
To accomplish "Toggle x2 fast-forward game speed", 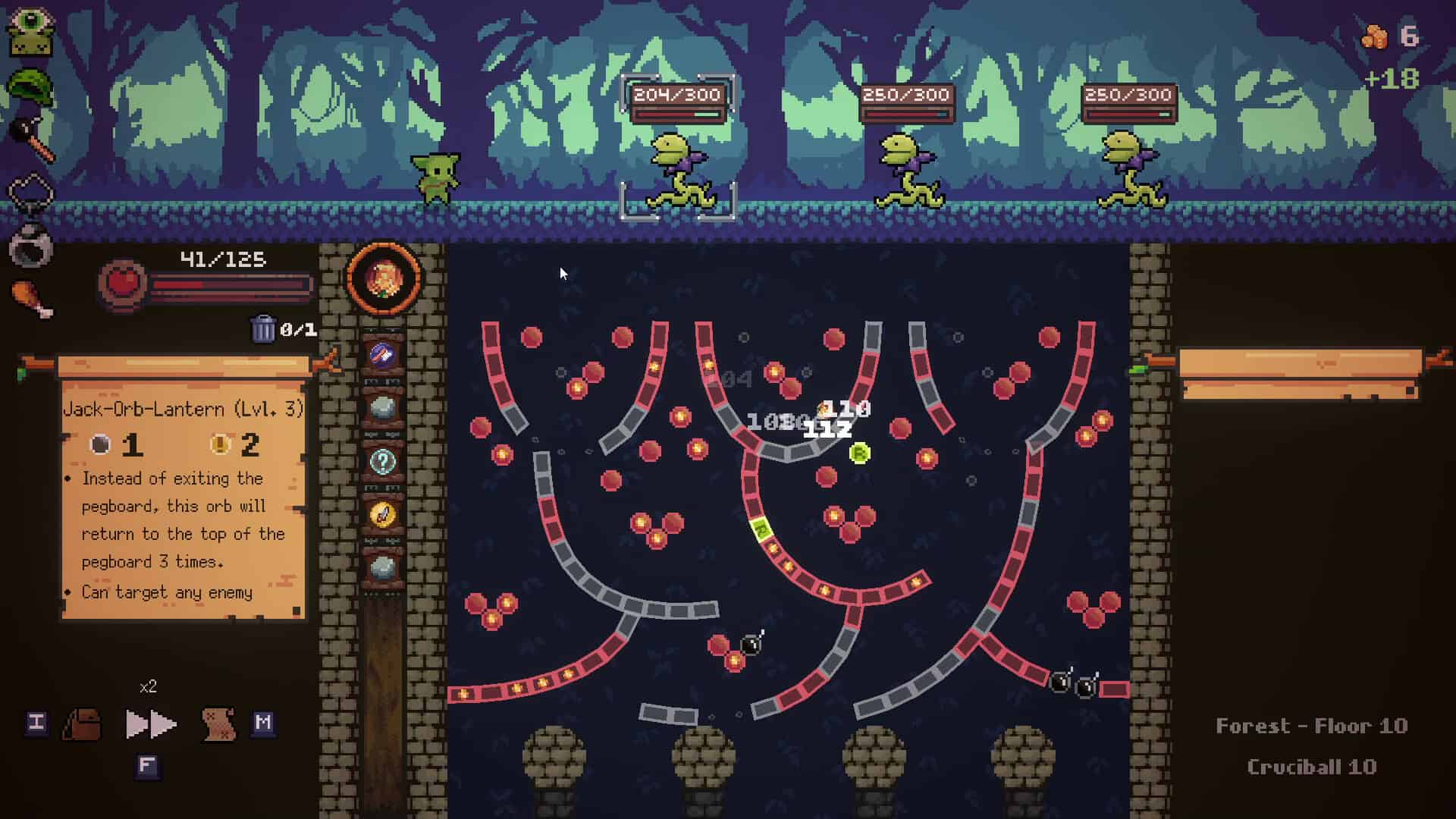I will coord(149,724).
